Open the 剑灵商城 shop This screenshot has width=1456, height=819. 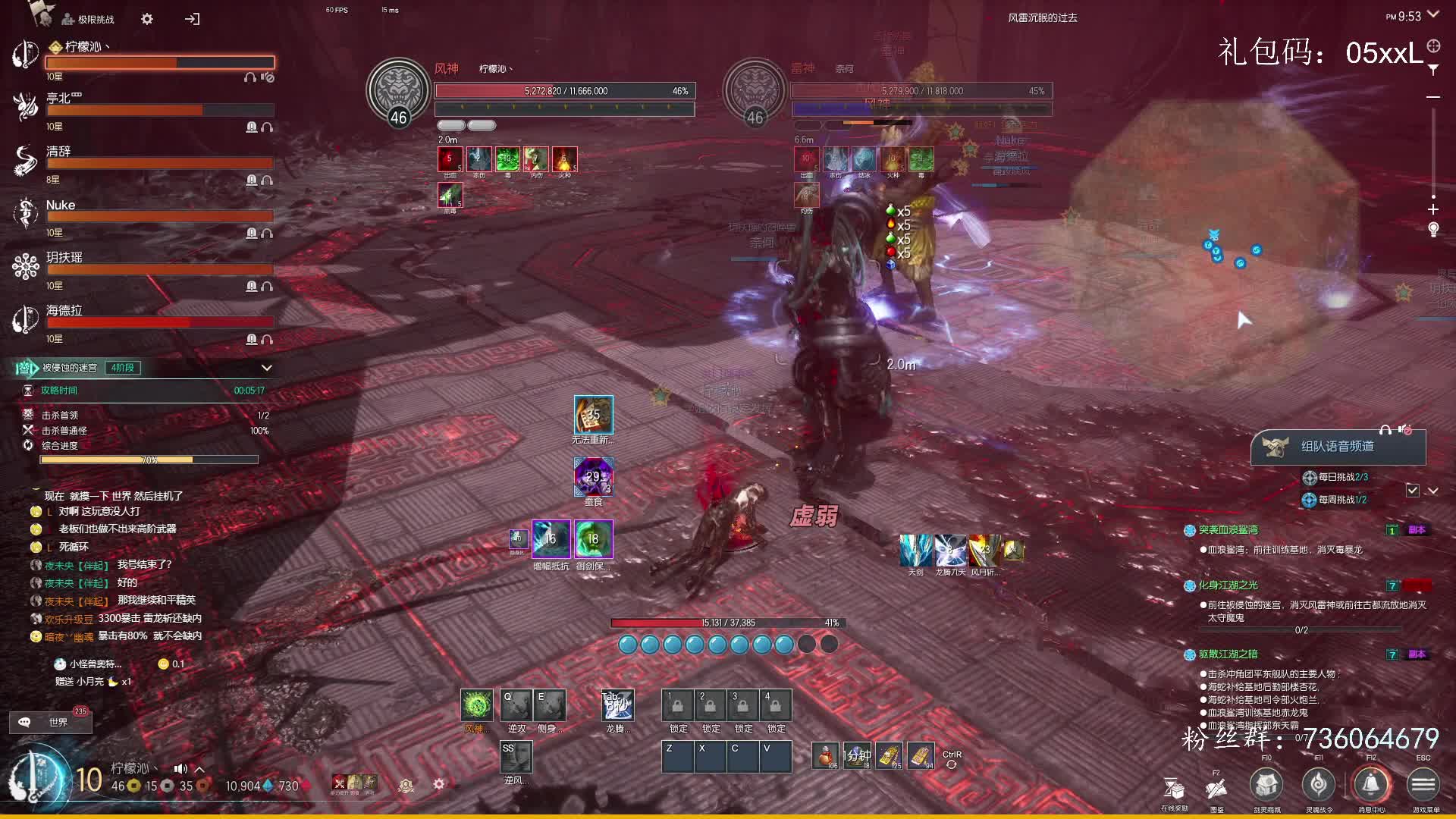(x=1266, y=785)
